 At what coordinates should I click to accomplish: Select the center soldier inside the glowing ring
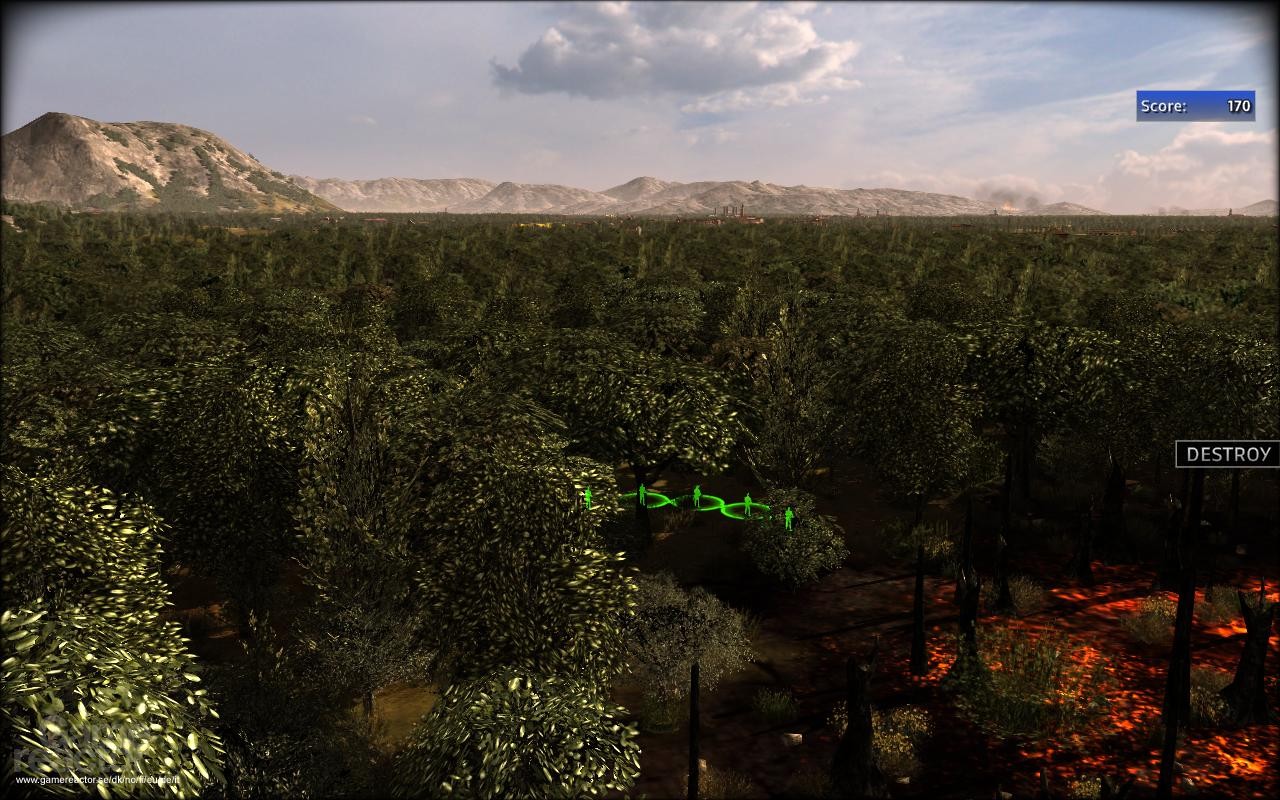(x=697, y=493)
